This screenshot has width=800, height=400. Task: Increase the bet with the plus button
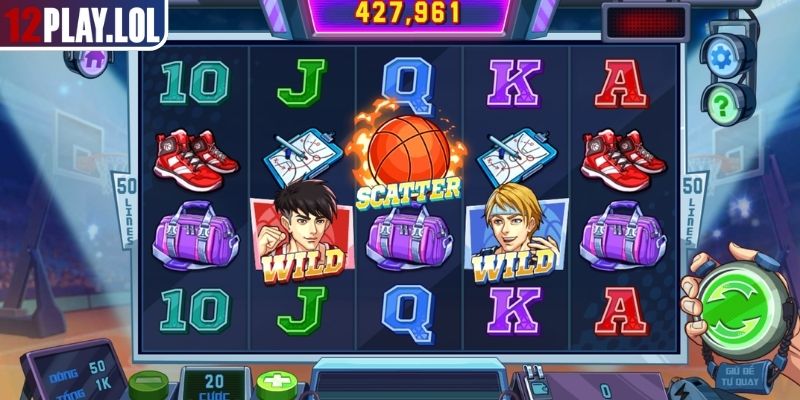pos(274,384)
